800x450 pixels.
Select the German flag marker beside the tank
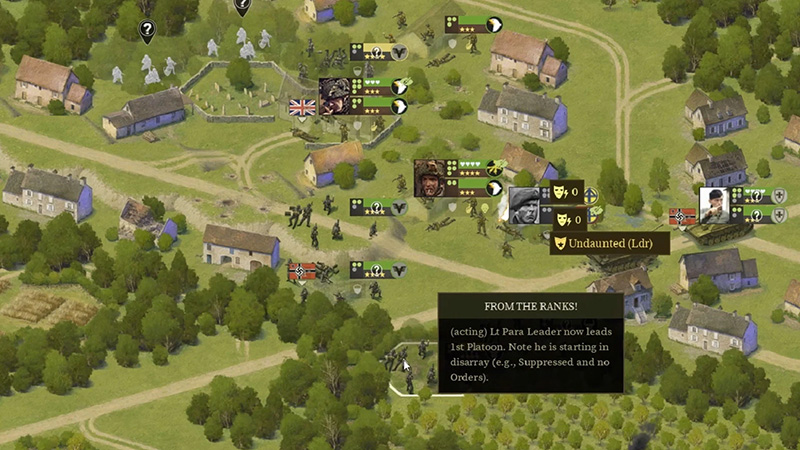(x=682, y=215)
